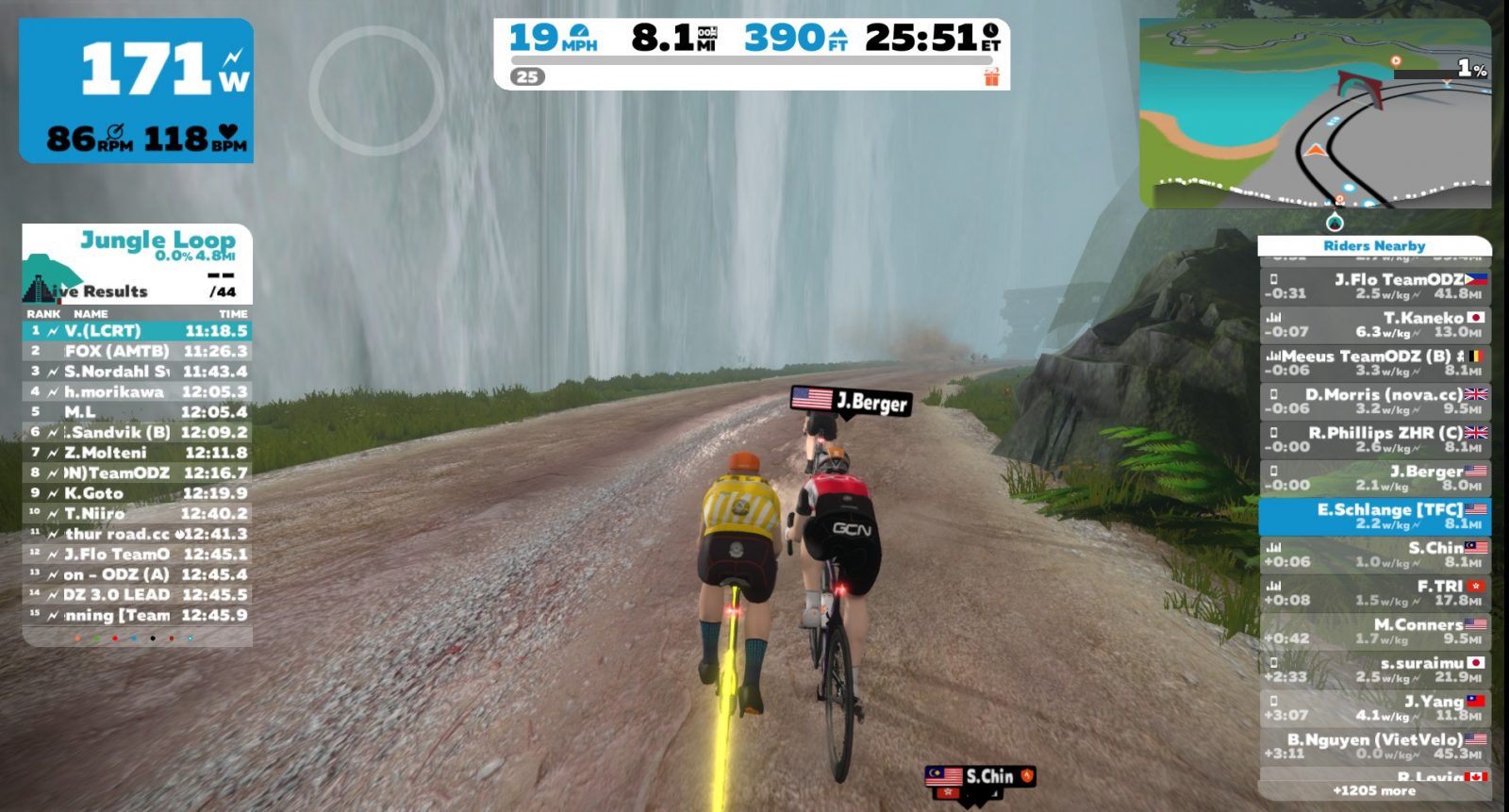Select B.Nguyen (VietVelo) rider row

click(1375, 746)
